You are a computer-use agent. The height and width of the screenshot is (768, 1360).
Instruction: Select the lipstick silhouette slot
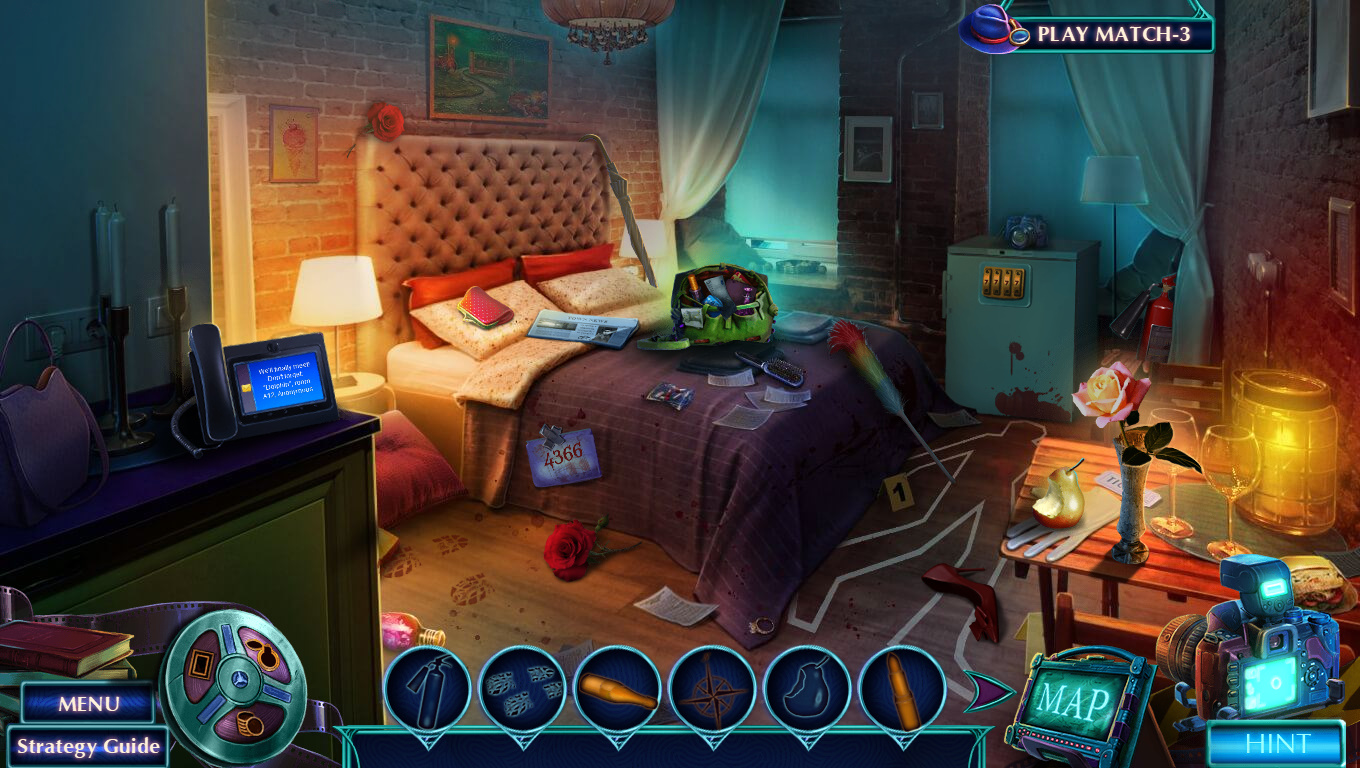tap(902, 689)
